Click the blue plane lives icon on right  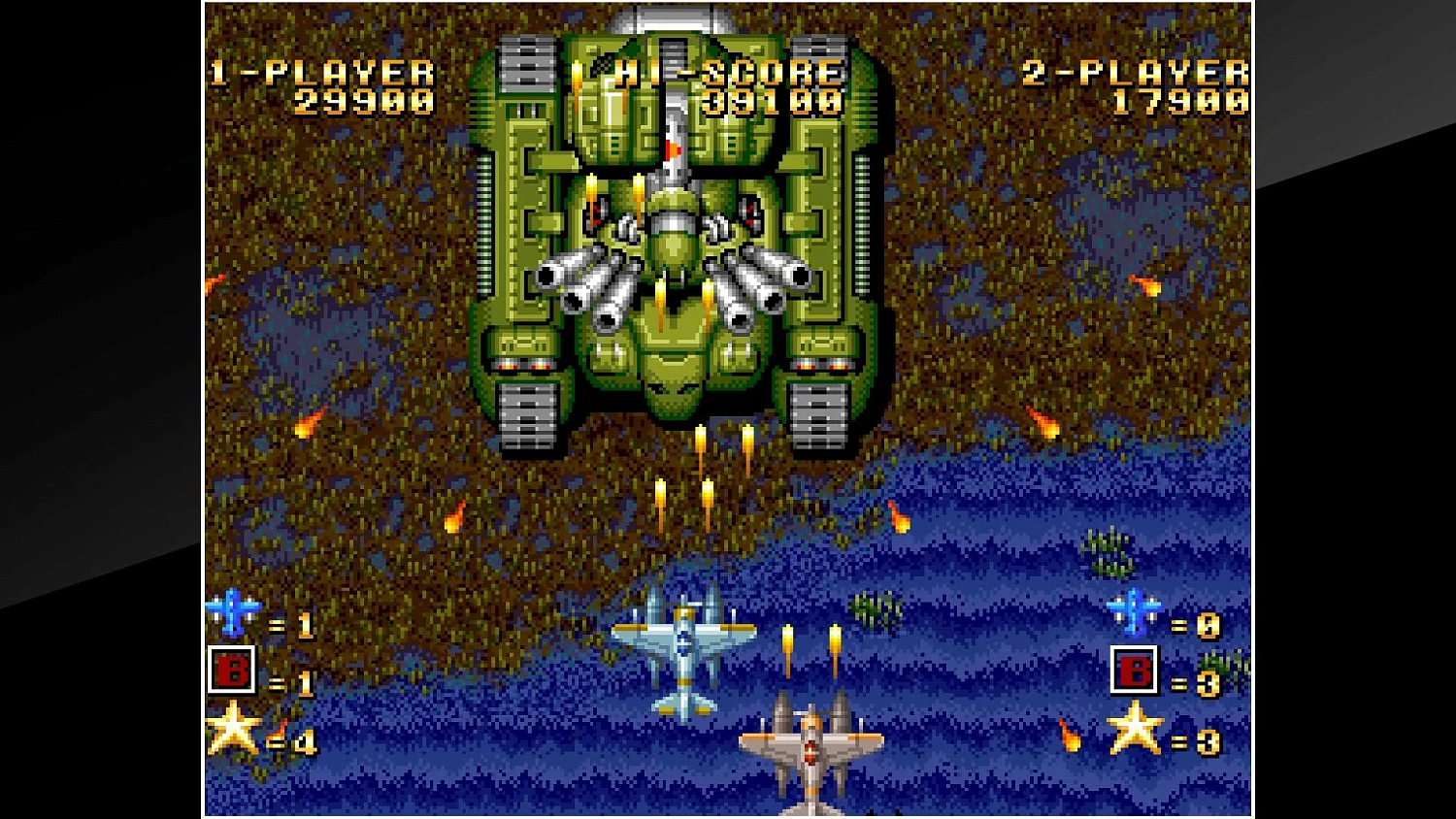1132,610
